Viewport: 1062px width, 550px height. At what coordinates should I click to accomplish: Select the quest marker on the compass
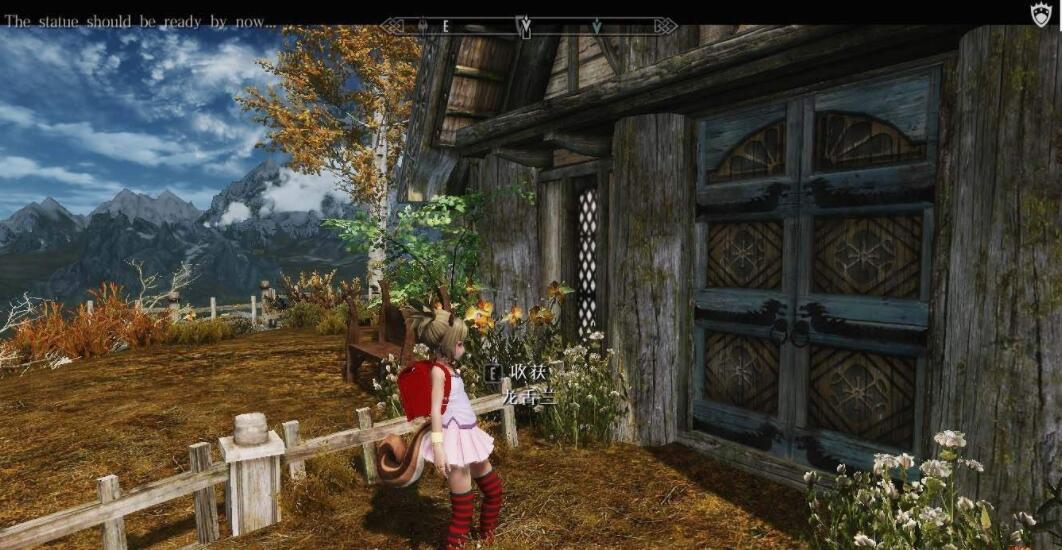[x=524, y=25]
